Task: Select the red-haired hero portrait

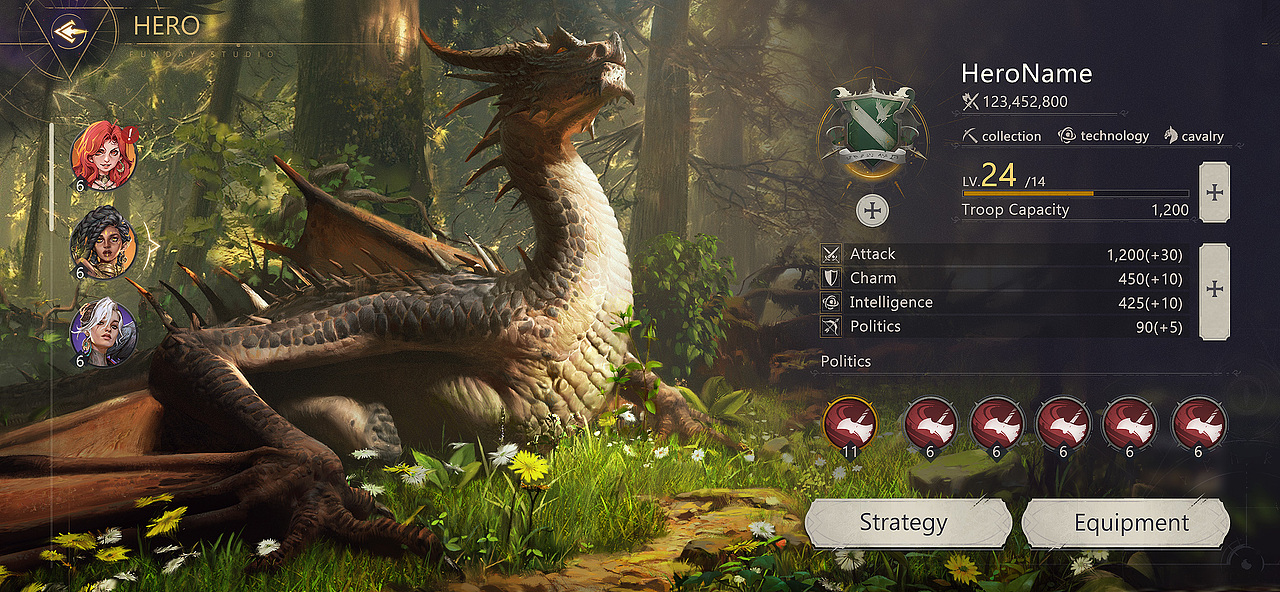Action: point(103,155)
